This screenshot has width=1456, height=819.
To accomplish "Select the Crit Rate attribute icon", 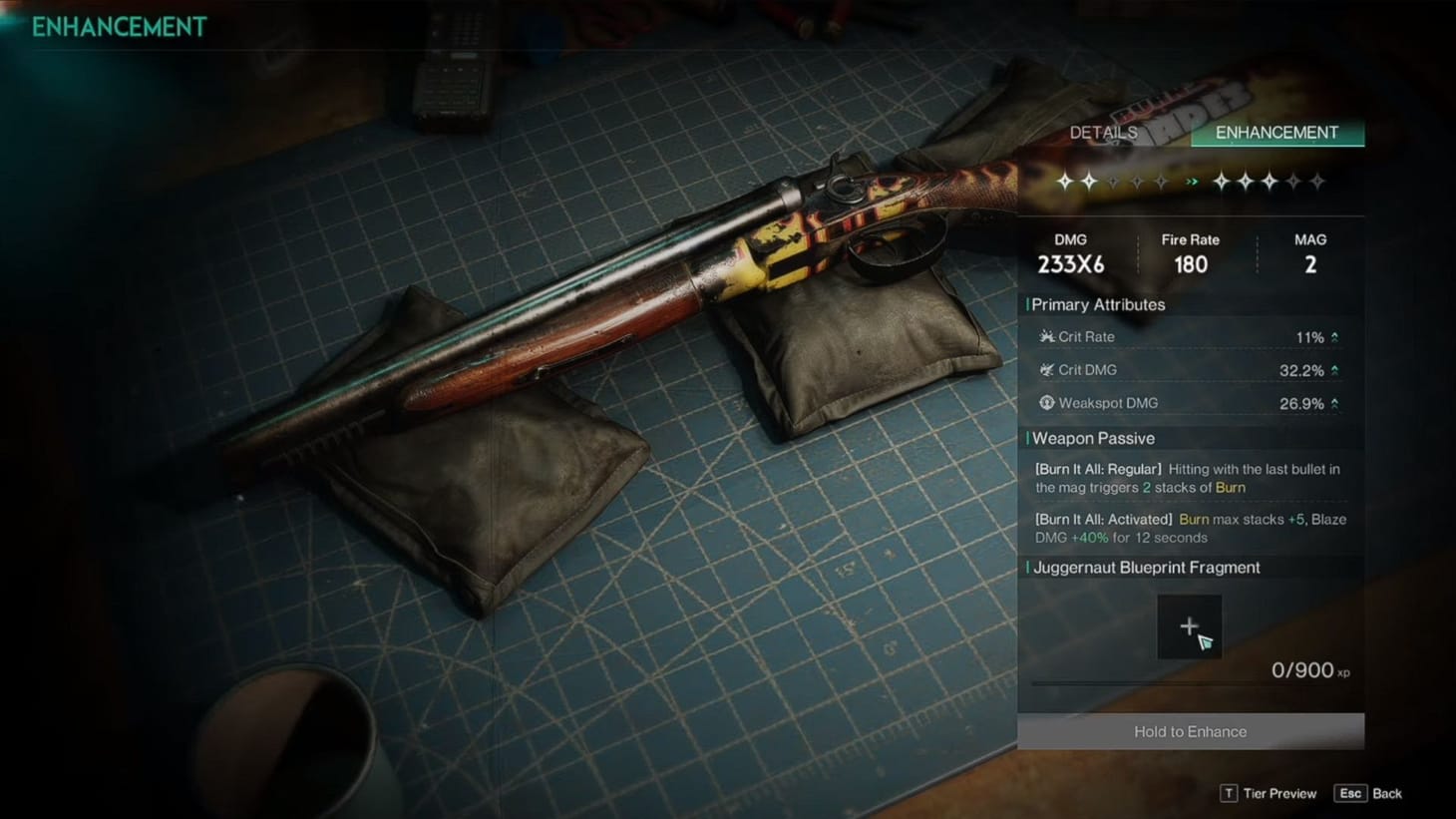I will pyautogui.click(x=1045, y=337).
